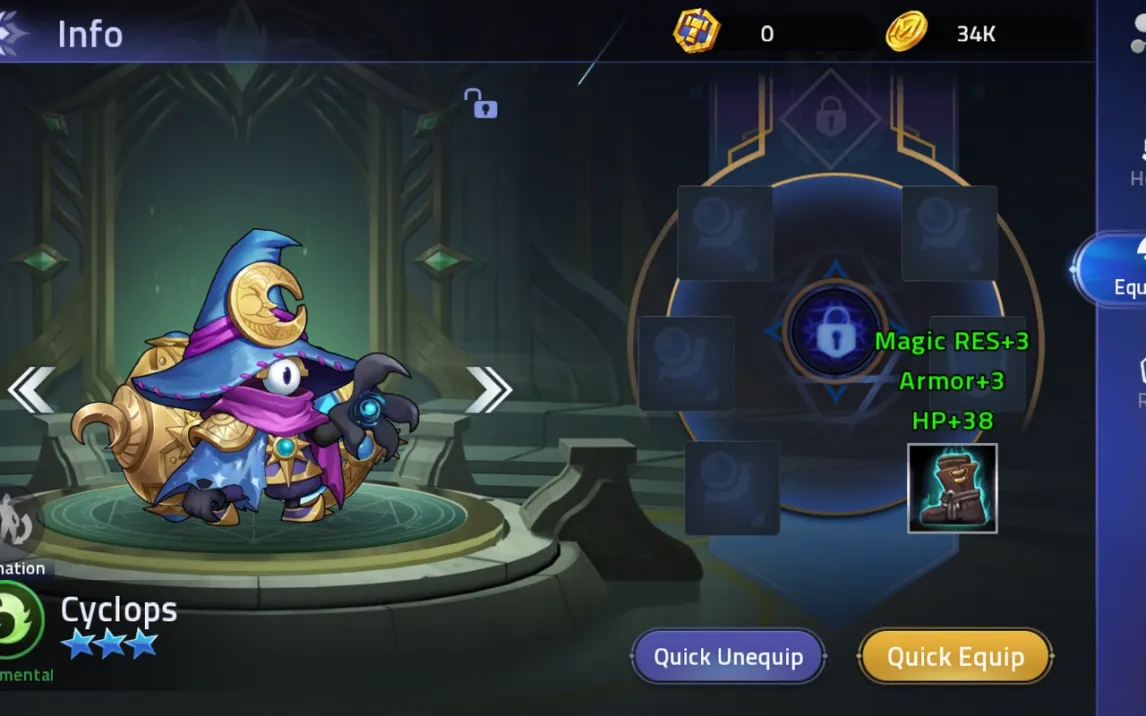
Task: Tap the locked center equipment core
Action: coord(835,333)
